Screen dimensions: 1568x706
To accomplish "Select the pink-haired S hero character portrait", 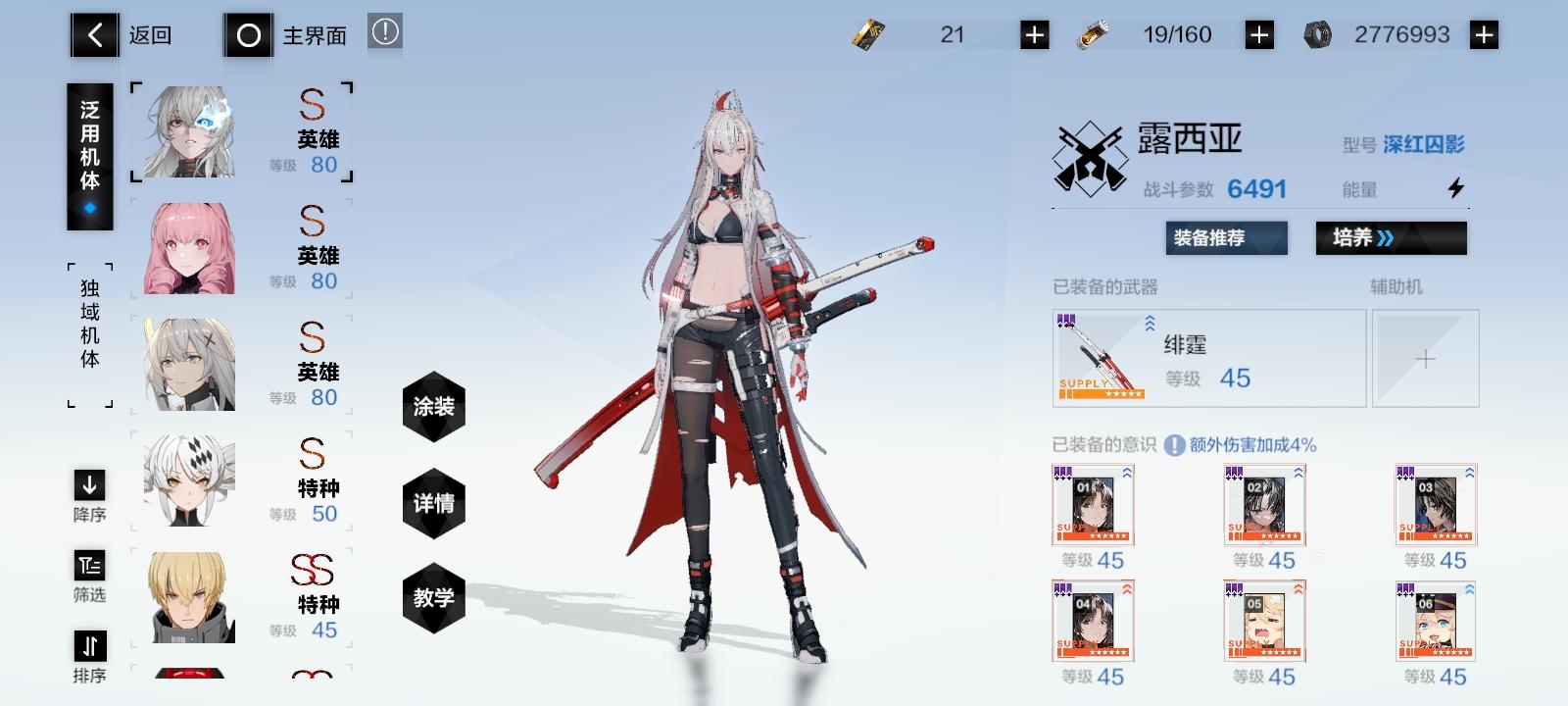I will coord(186,248).
